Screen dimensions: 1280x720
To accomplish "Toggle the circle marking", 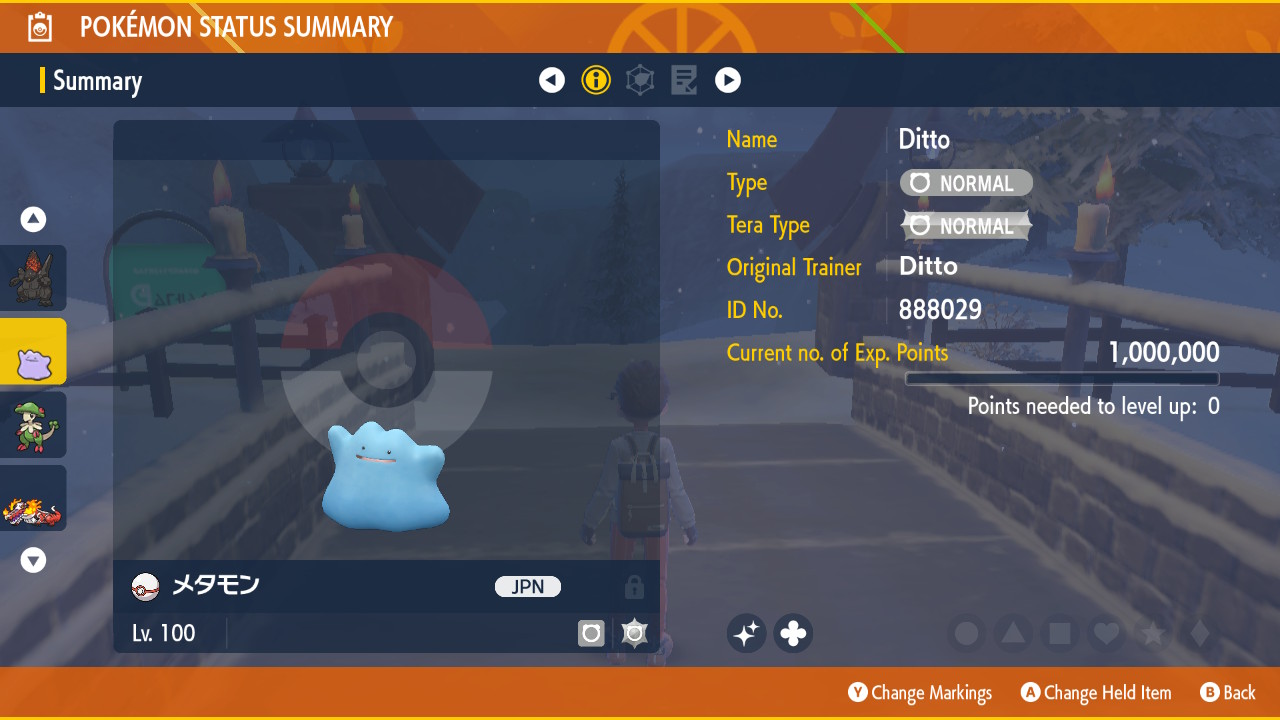I will [966, 633].
